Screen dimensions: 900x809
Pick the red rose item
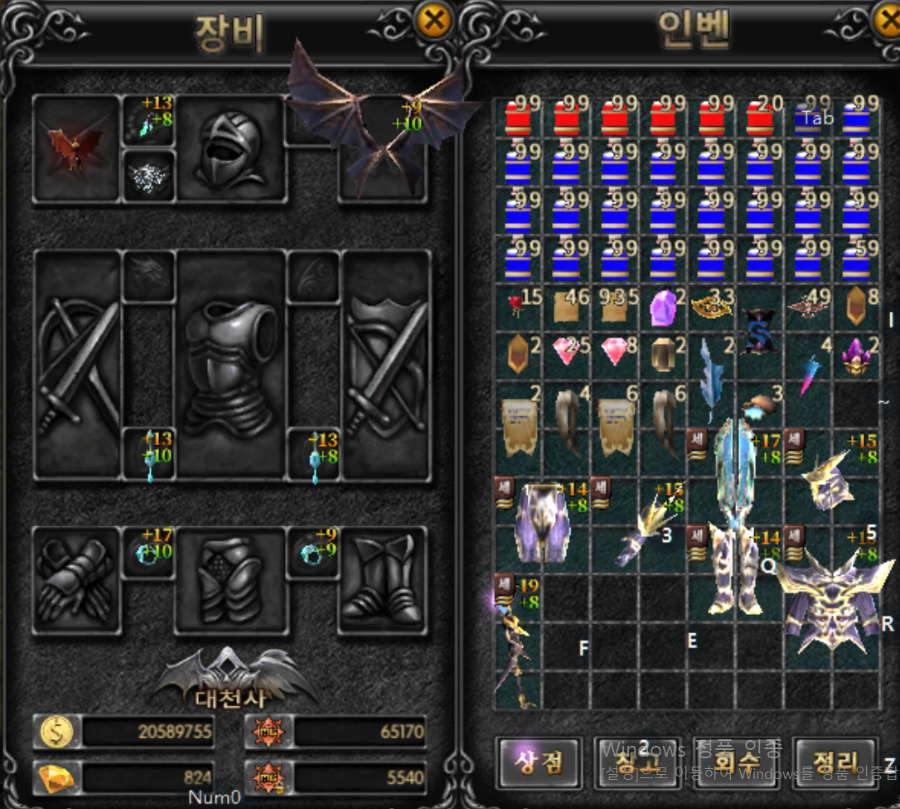coord(517,307)
